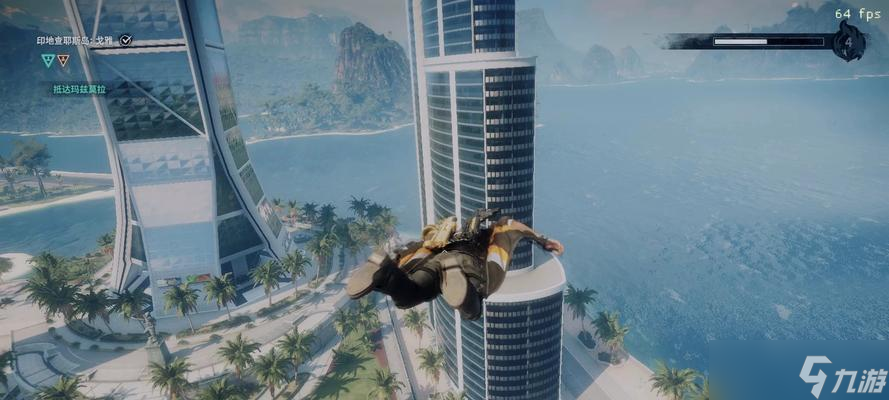Open the 抵达玛兹莫拉 objective

pos(78,89)
